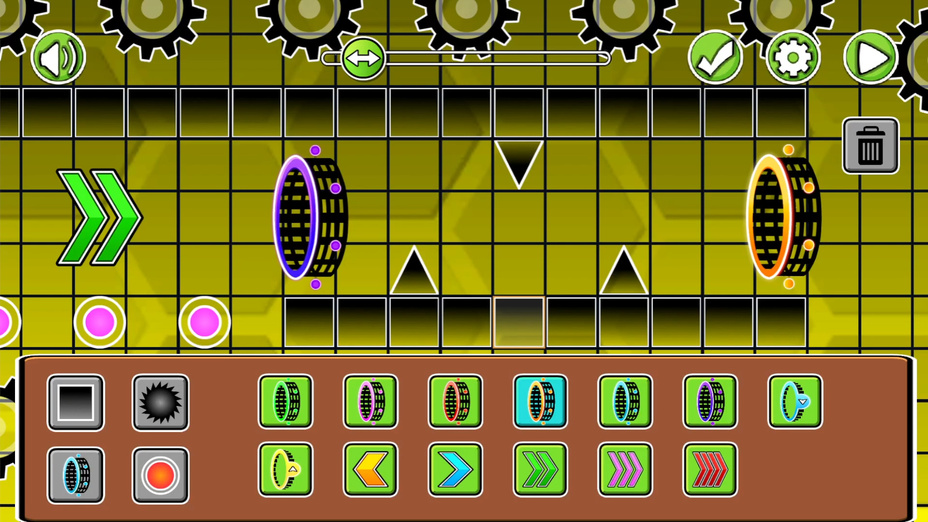Pick the red quadruple-chevron speed tile

[711, 469]
